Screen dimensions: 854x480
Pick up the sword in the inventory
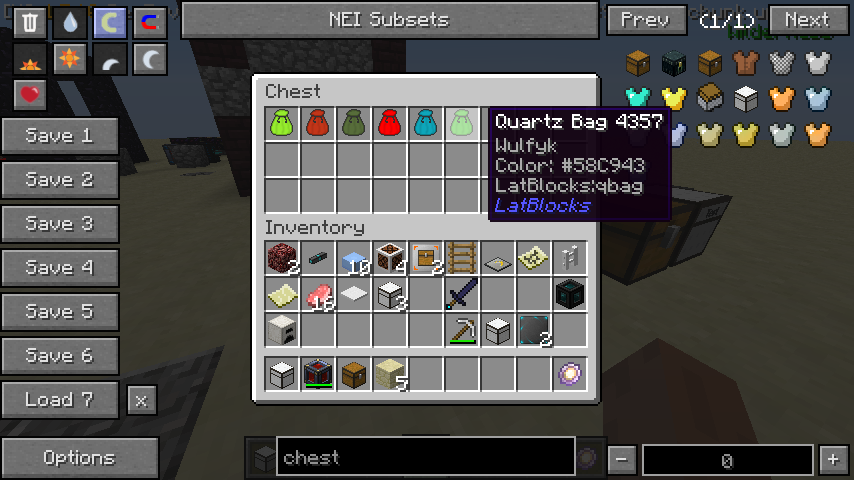461,294
